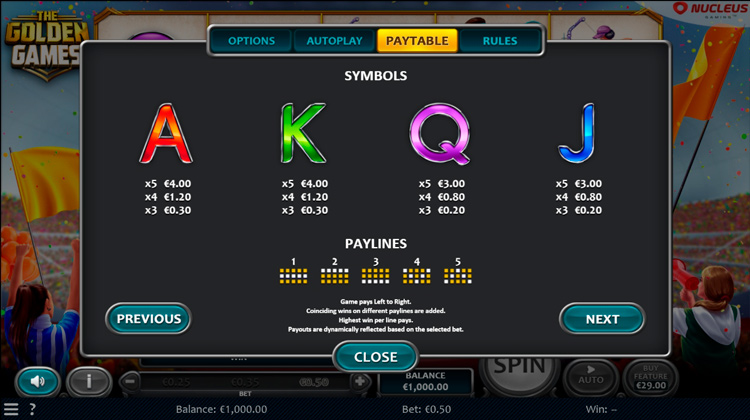750x420 pixels.
Task: Toggle the sound speaker button
Action: [x=38, y=381]
